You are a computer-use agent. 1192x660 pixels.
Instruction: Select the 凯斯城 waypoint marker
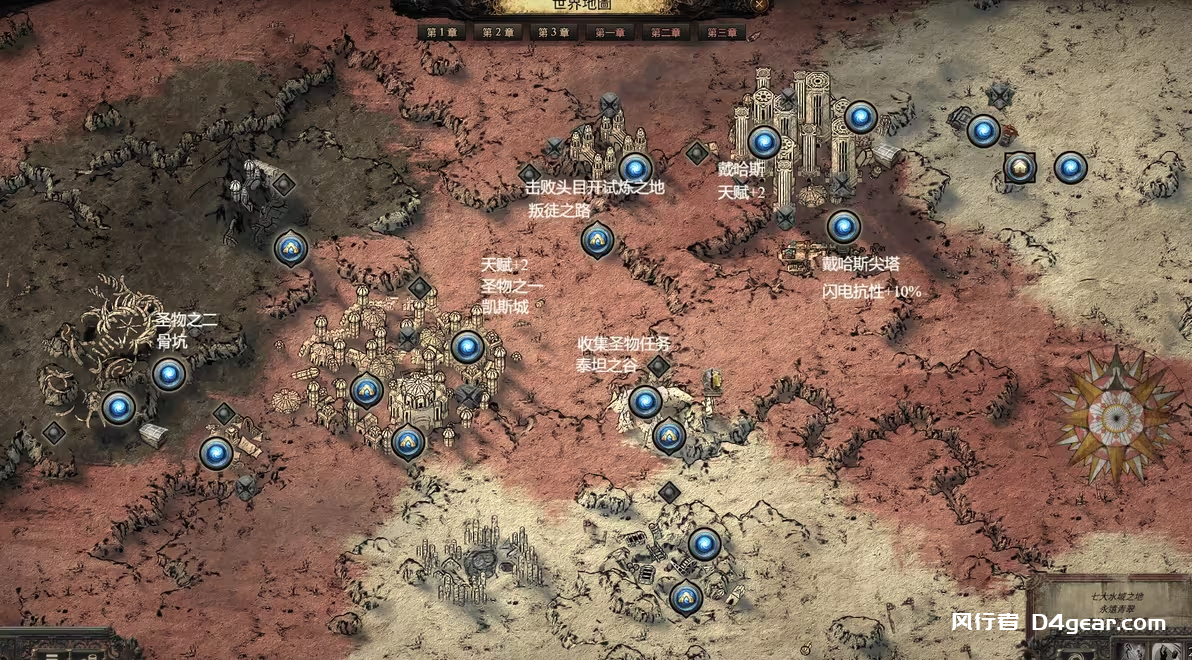(x=467, y=347)
